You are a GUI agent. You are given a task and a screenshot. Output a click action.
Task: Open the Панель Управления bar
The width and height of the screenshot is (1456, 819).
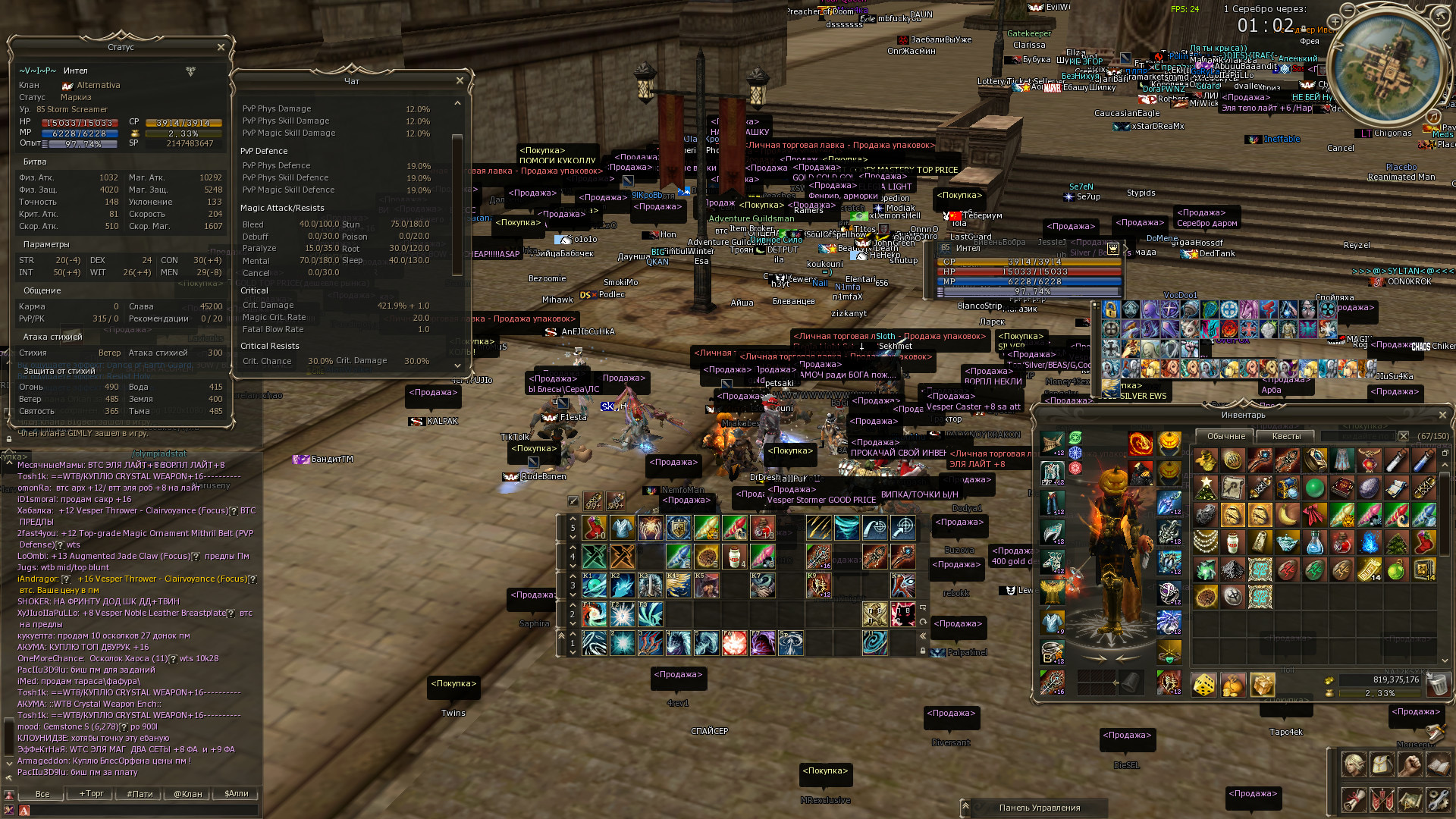(x=1039, y=808)
